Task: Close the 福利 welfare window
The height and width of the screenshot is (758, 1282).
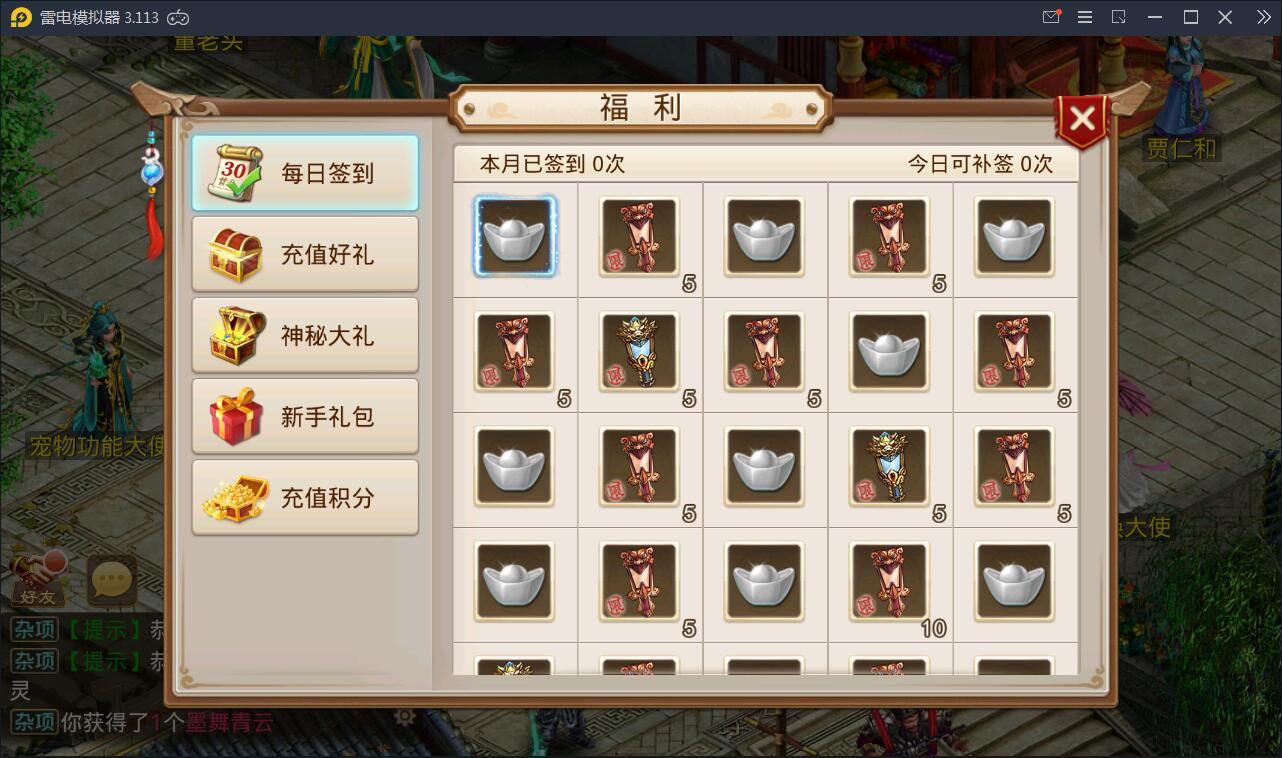Action: 1083,117
